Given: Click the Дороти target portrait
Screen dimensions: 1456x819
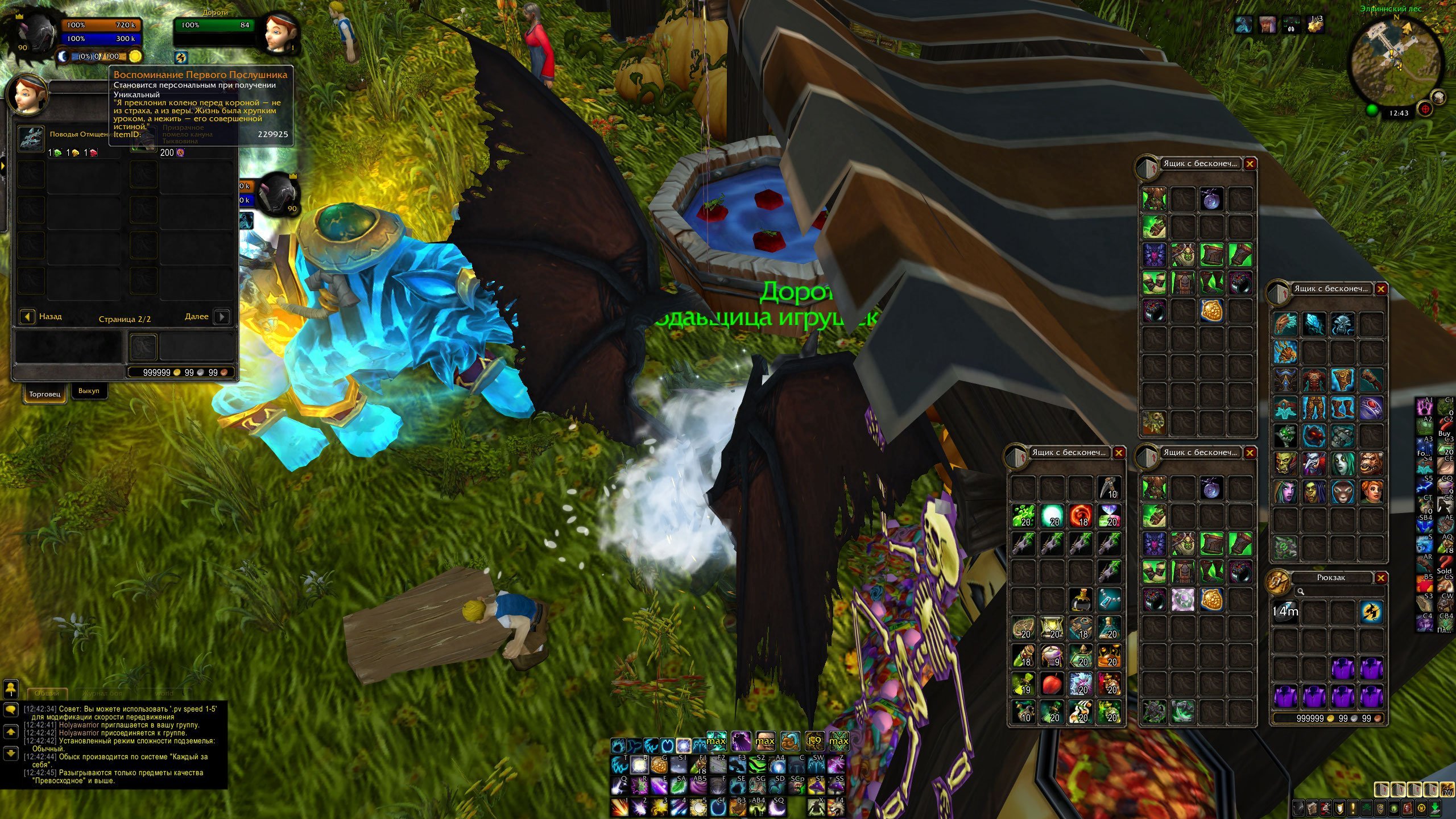Looking at the screenshot, I should pyautogui.click(x=279, y=32).
